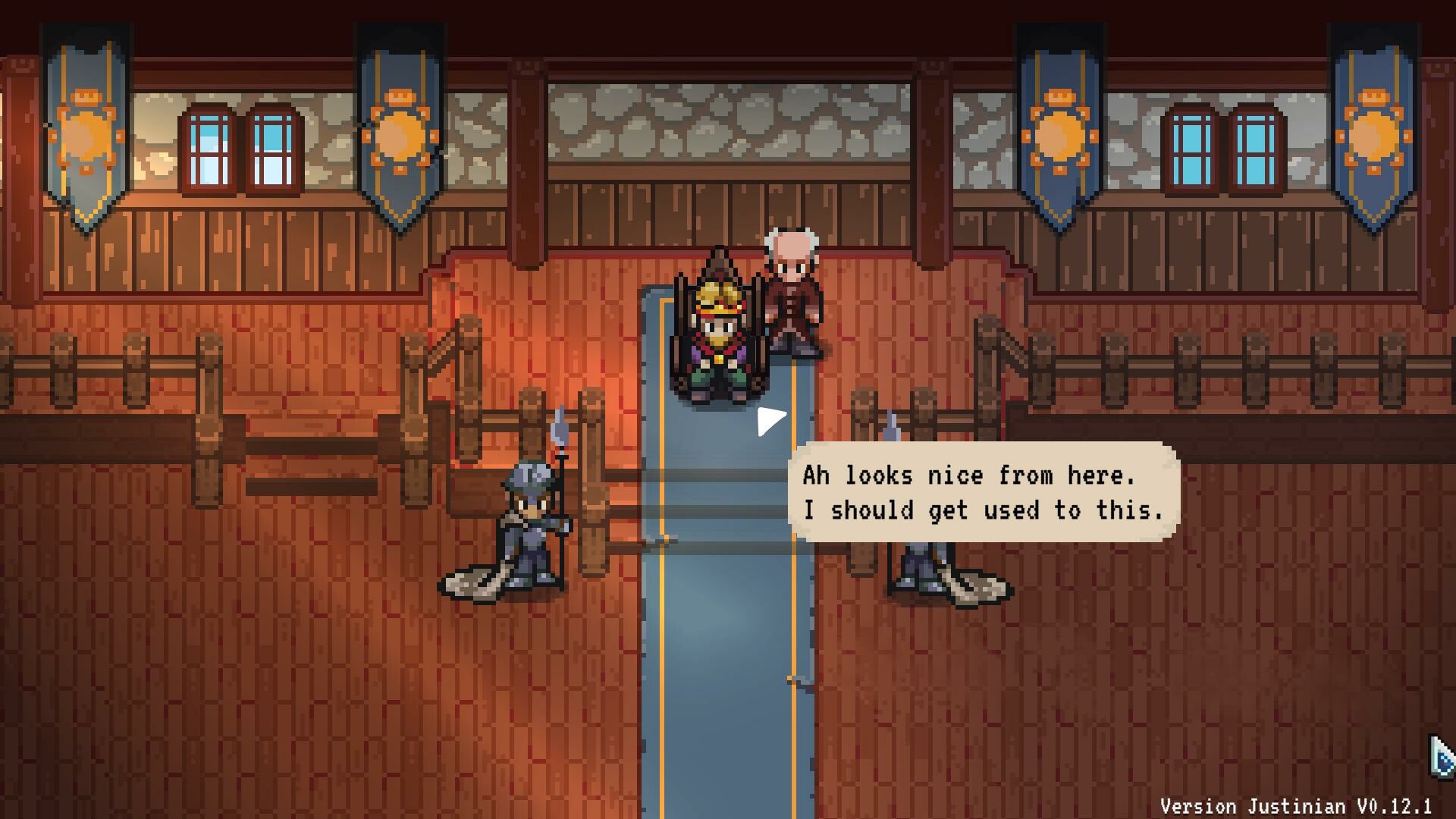Click the king character on the throne
Image resolution: width=1456 pixels, height=819 pixels.
pos(719,341)
